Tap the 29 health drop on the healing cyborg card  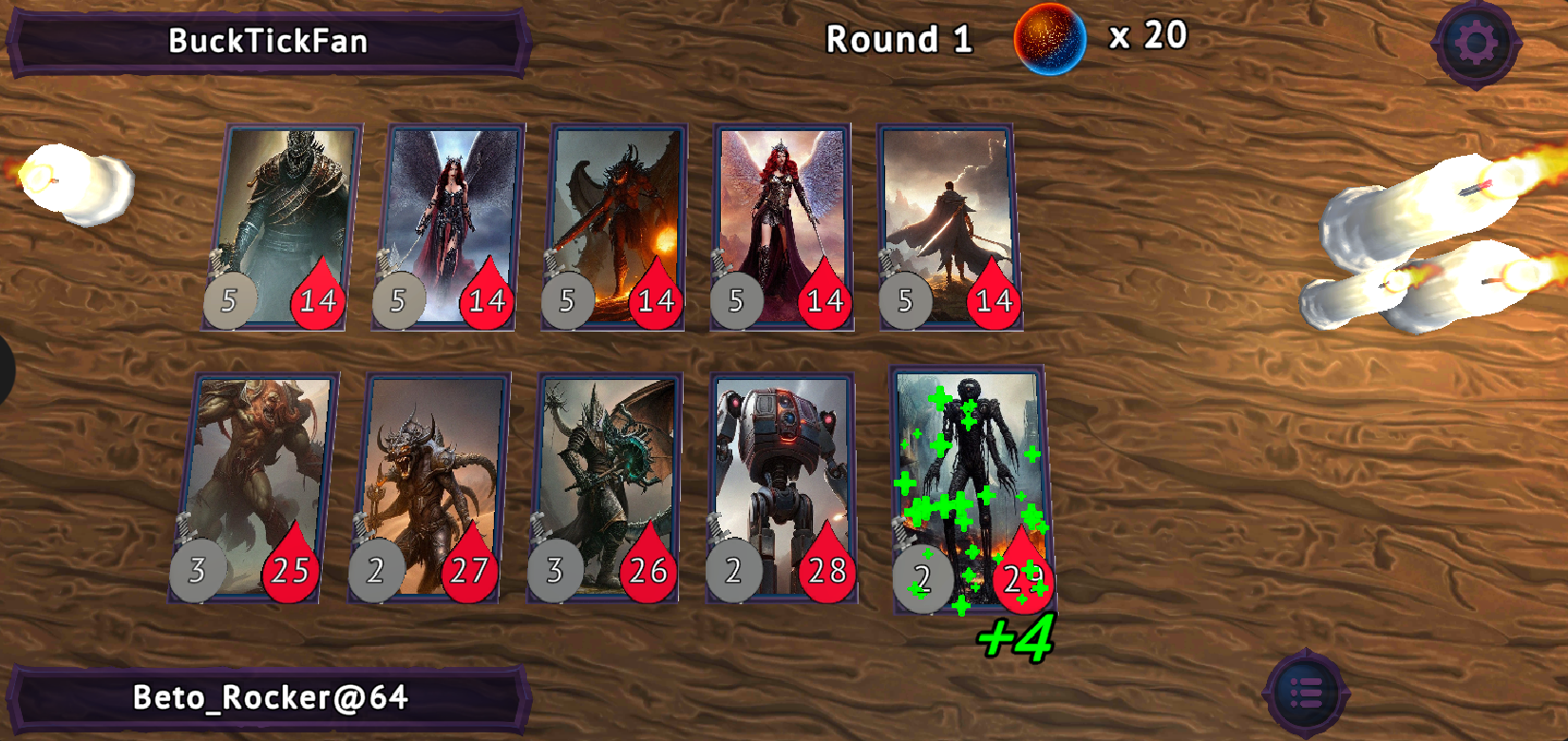point(1025,572)
